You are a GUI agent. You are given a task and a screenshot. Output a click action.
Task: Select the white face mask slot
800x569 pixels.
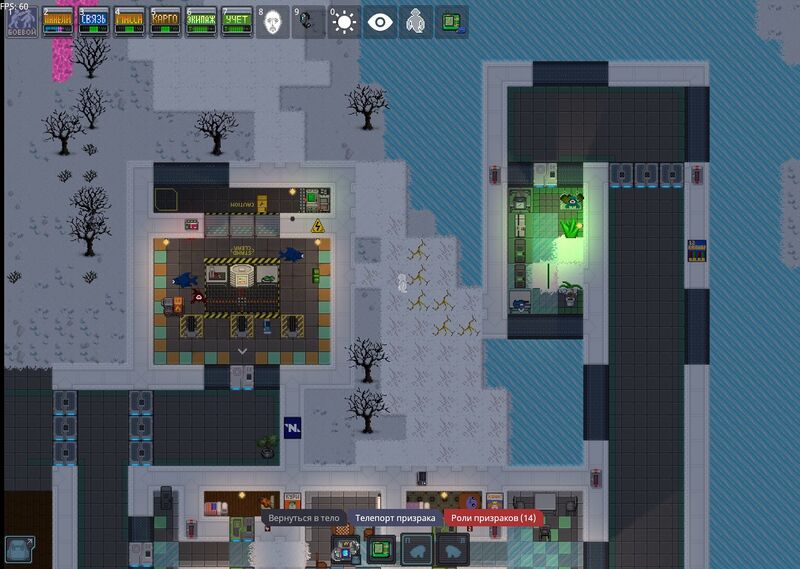pyautogui.click(x=273, y=22)
